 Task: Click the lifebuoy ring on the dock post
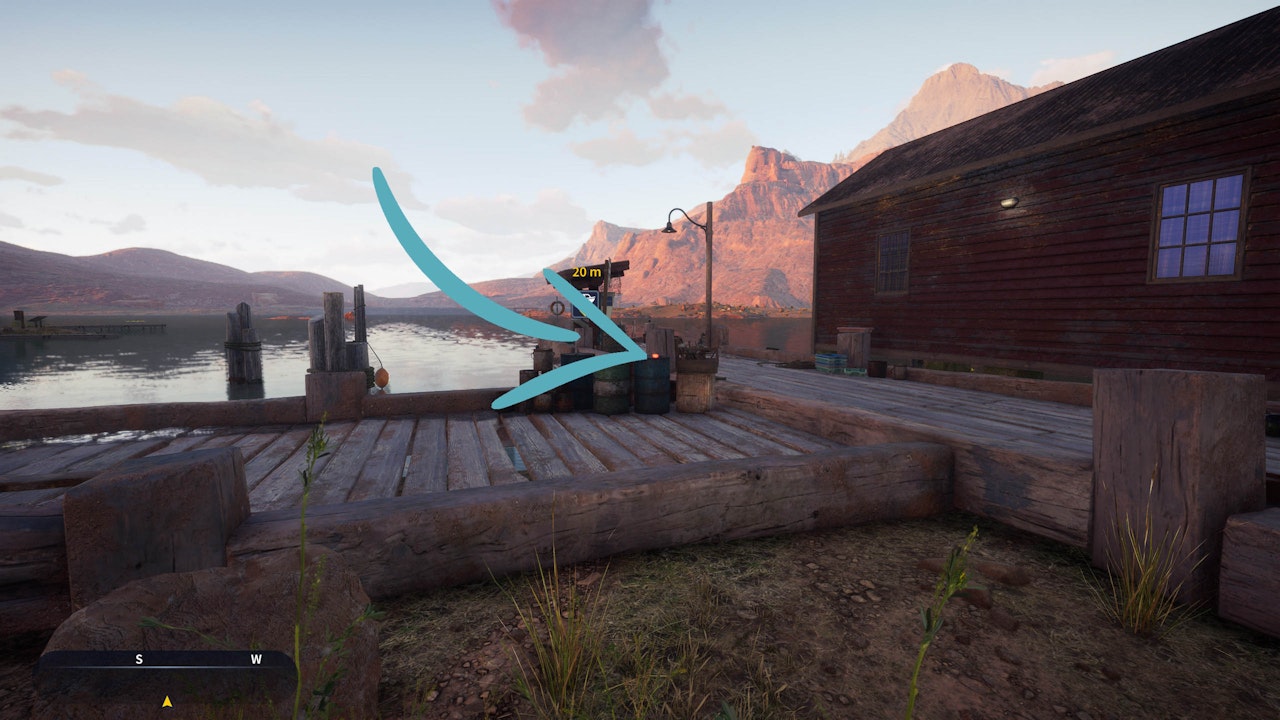(557, 307)
